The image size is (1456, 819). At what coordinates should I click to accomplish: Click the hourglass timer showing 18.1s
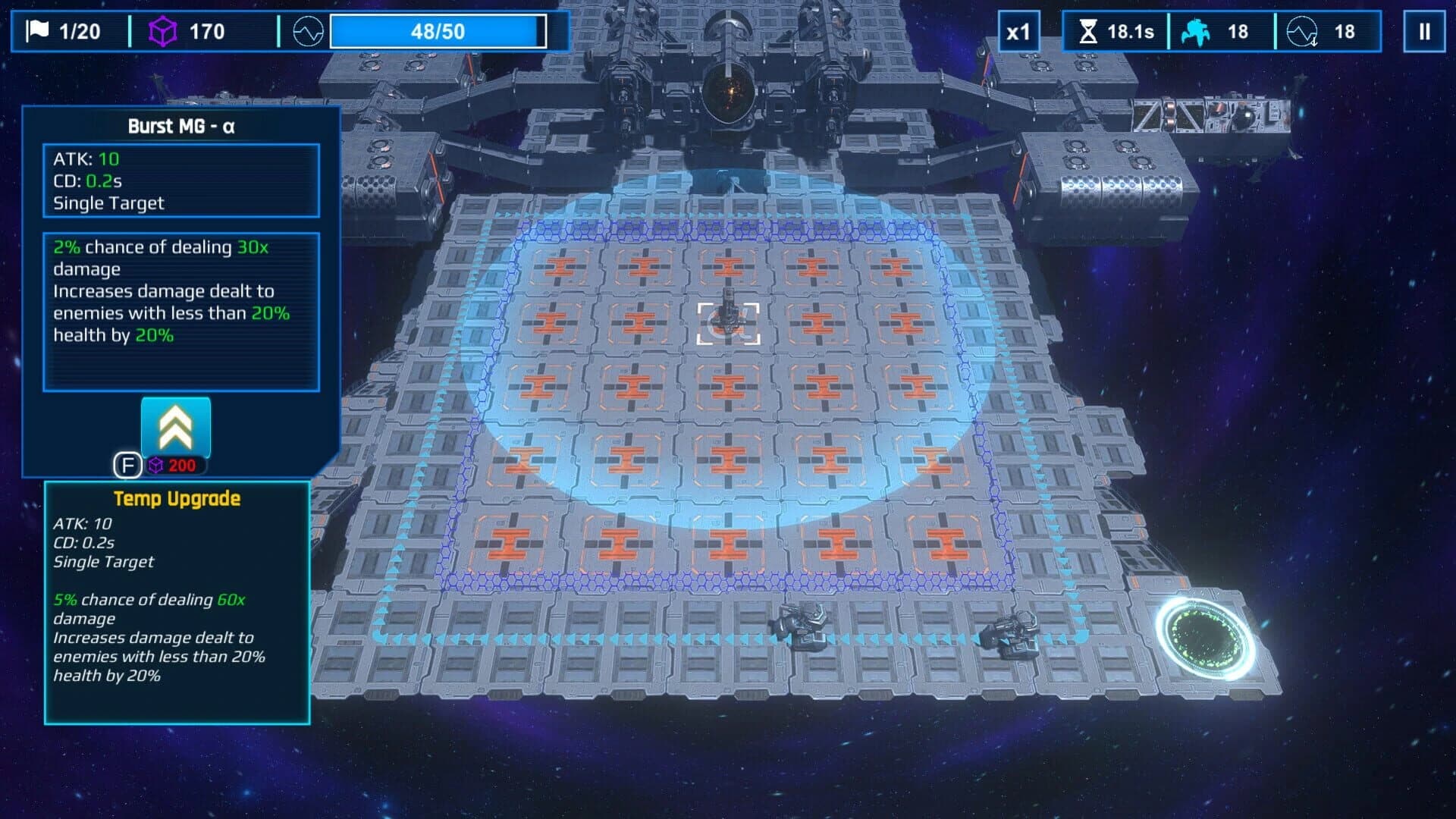[1090, 31]
